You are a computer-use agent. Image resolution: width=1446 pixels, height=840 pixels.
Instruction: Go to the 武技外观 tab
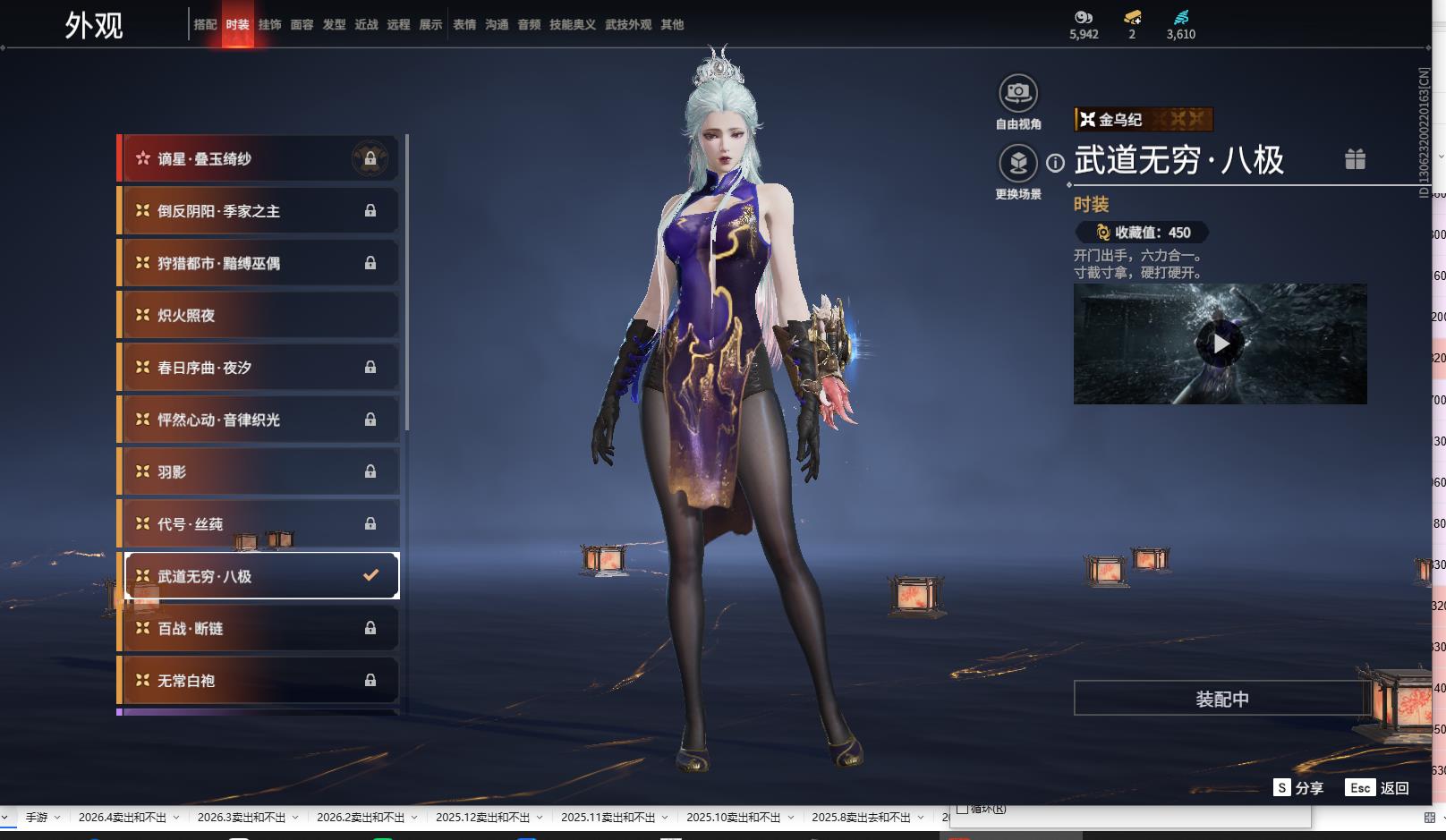point(628,25)
